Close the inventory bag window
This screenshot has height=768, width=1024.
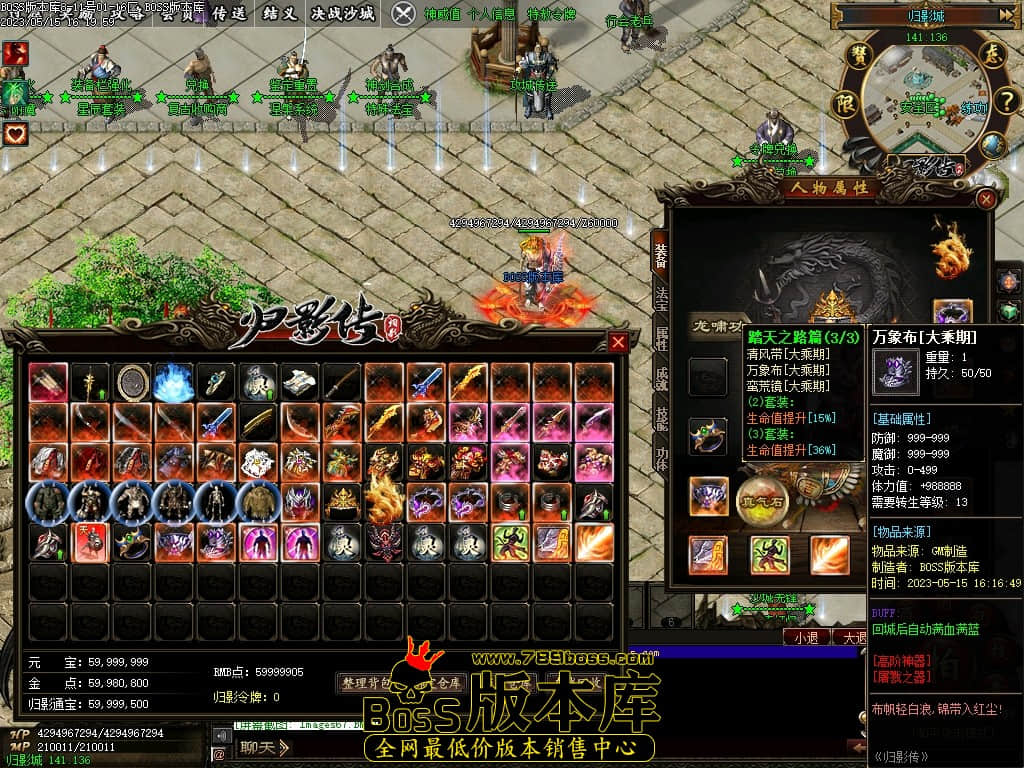tap(618, 342)
